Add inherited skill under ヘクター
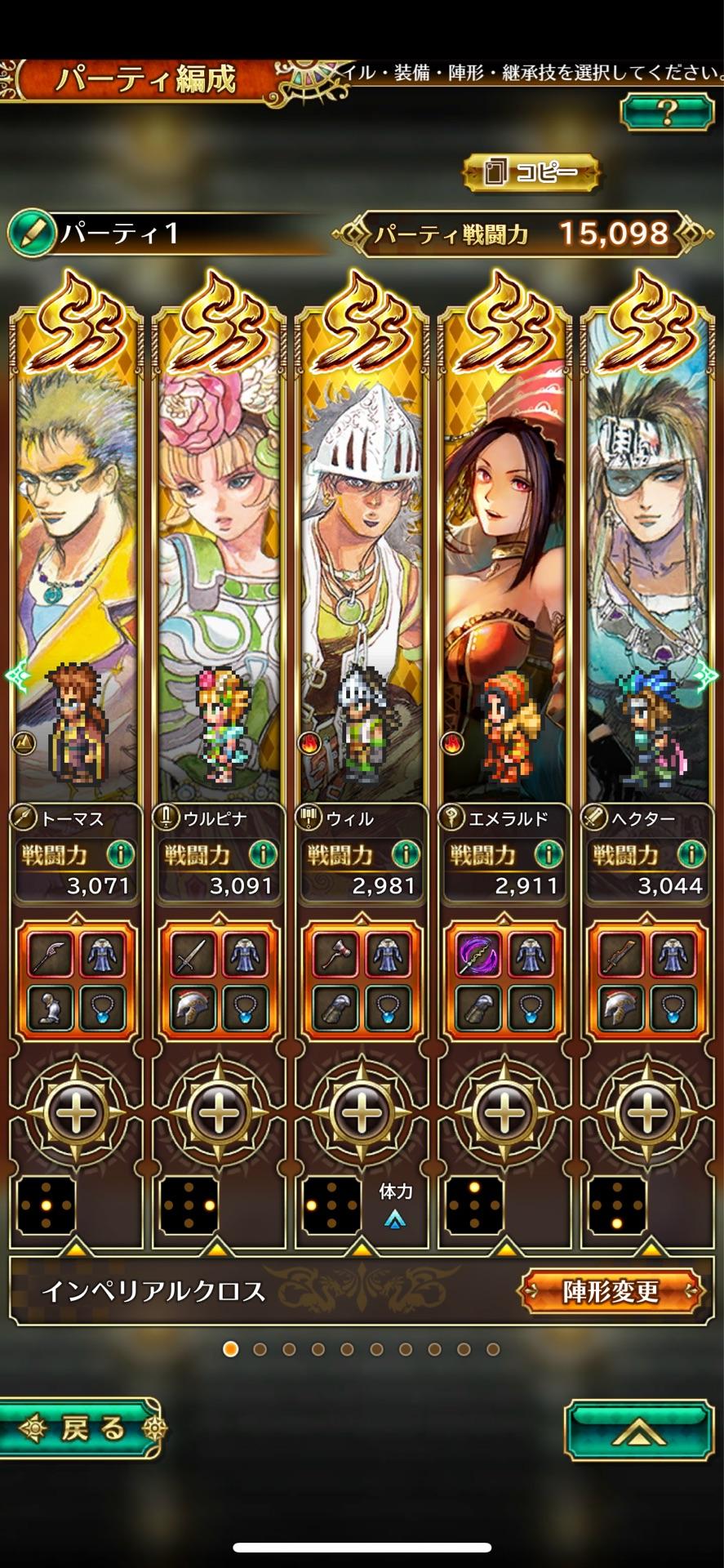724x1568 pixels. click(647, 1111)
